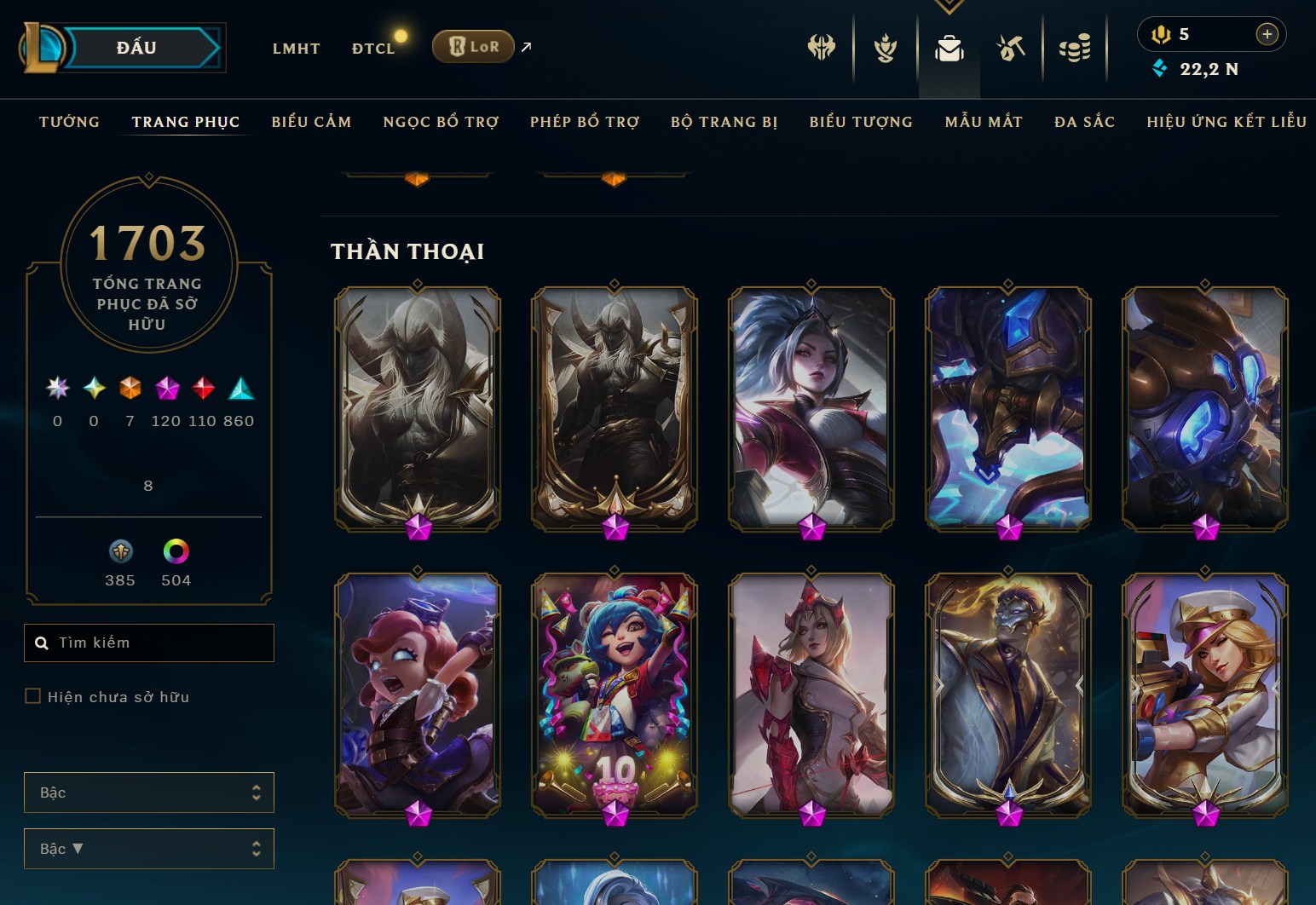
Task: Open the Store coins icon
Action: pos(1076,49)
